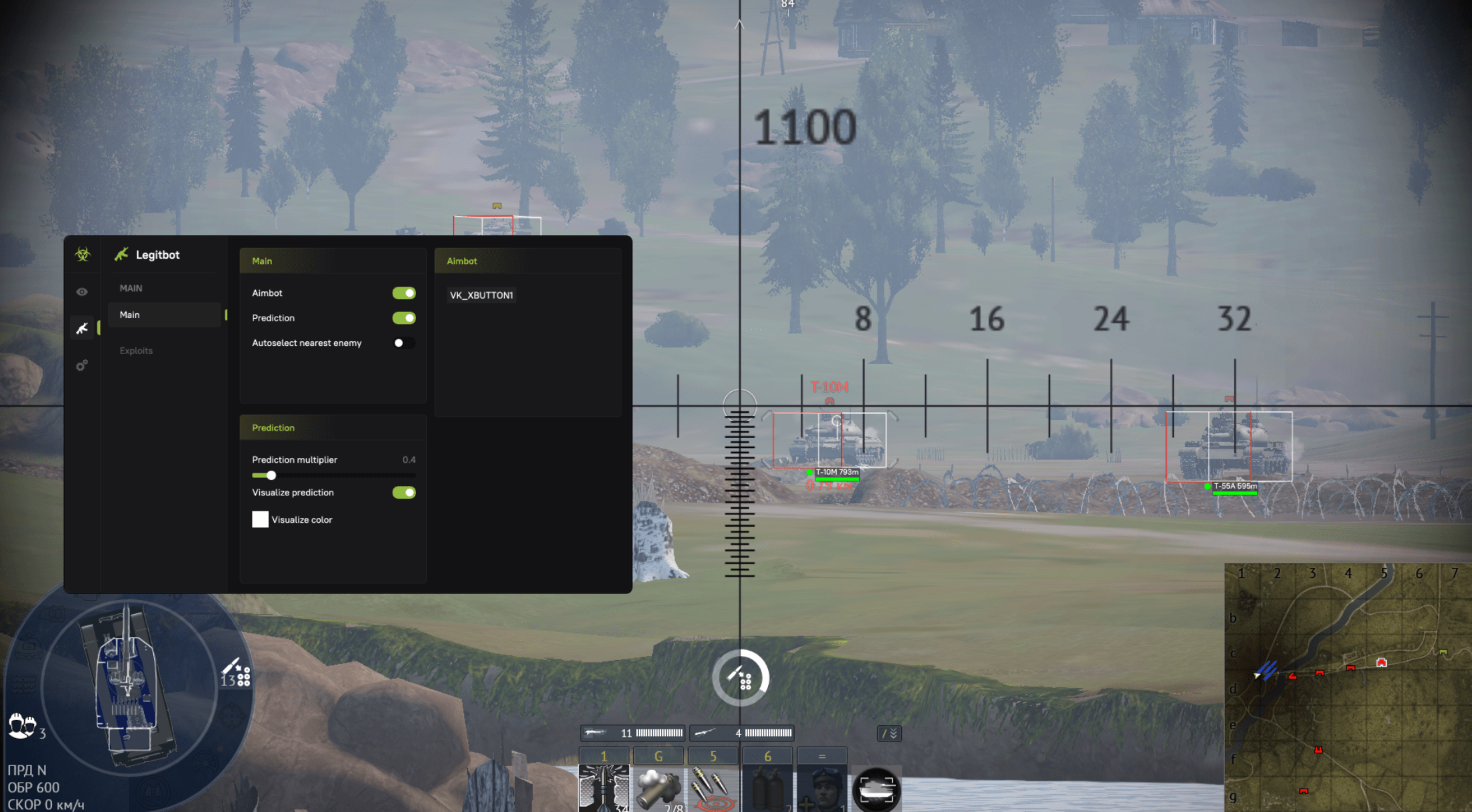
Task: Choose the three-shells targeting slot
Action: pos(713,788)
